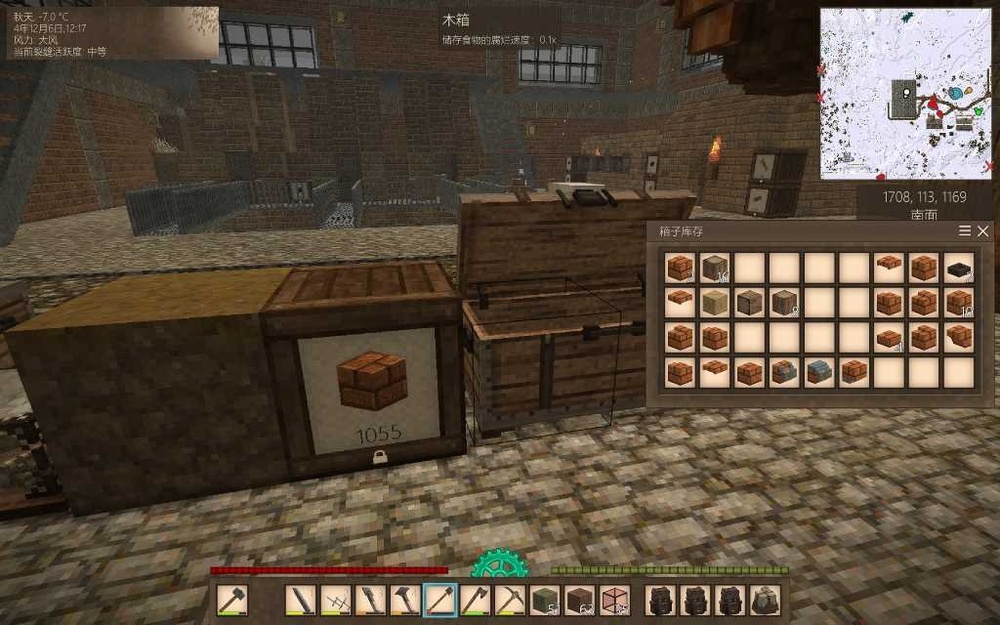
Task: Pick the pink glass cube hotbar slot
Action: (x=615, y=600)
